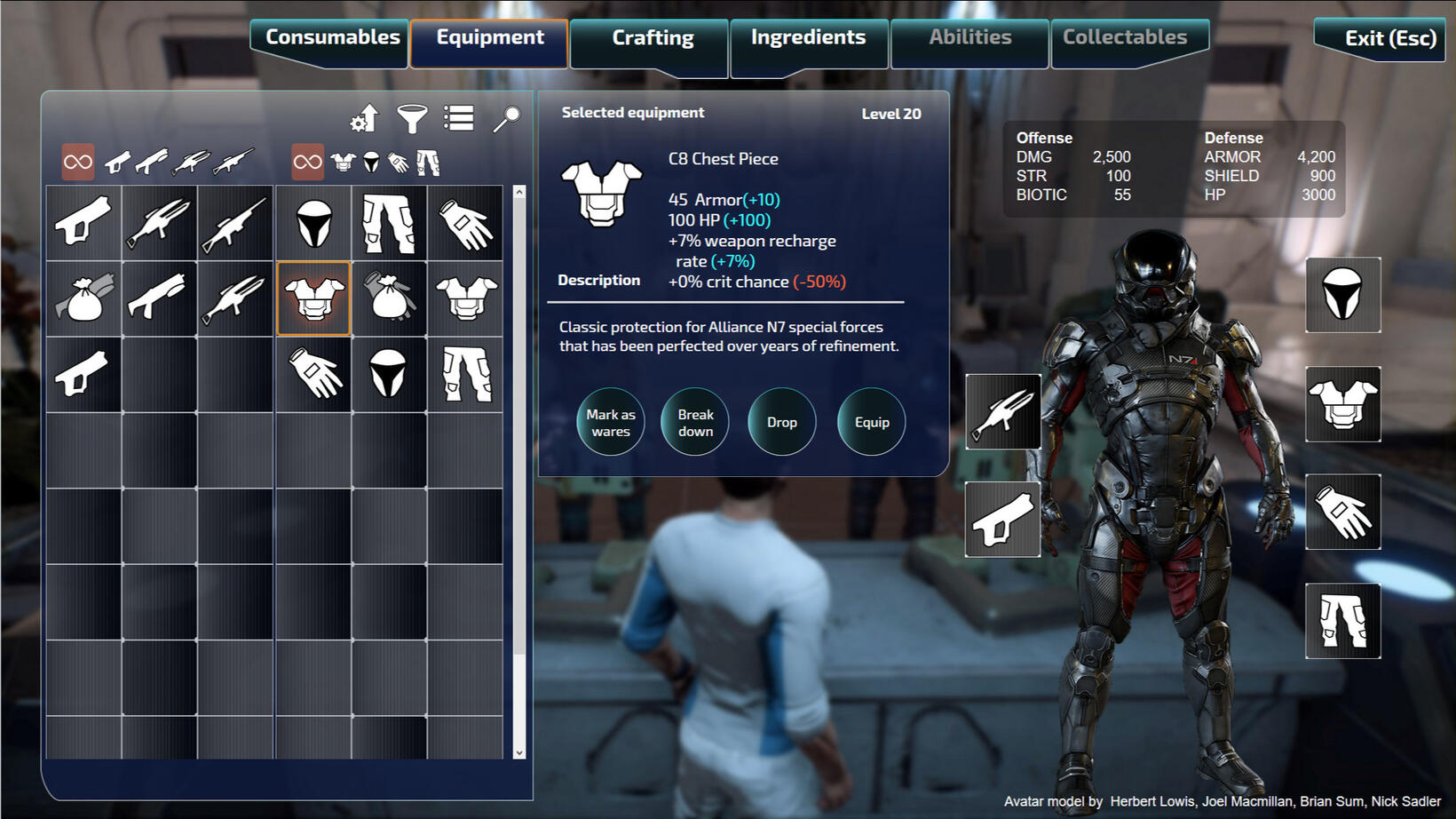1456x819 pixels.
Task: Switch to the Consumables tab
Action: point(332,38)
